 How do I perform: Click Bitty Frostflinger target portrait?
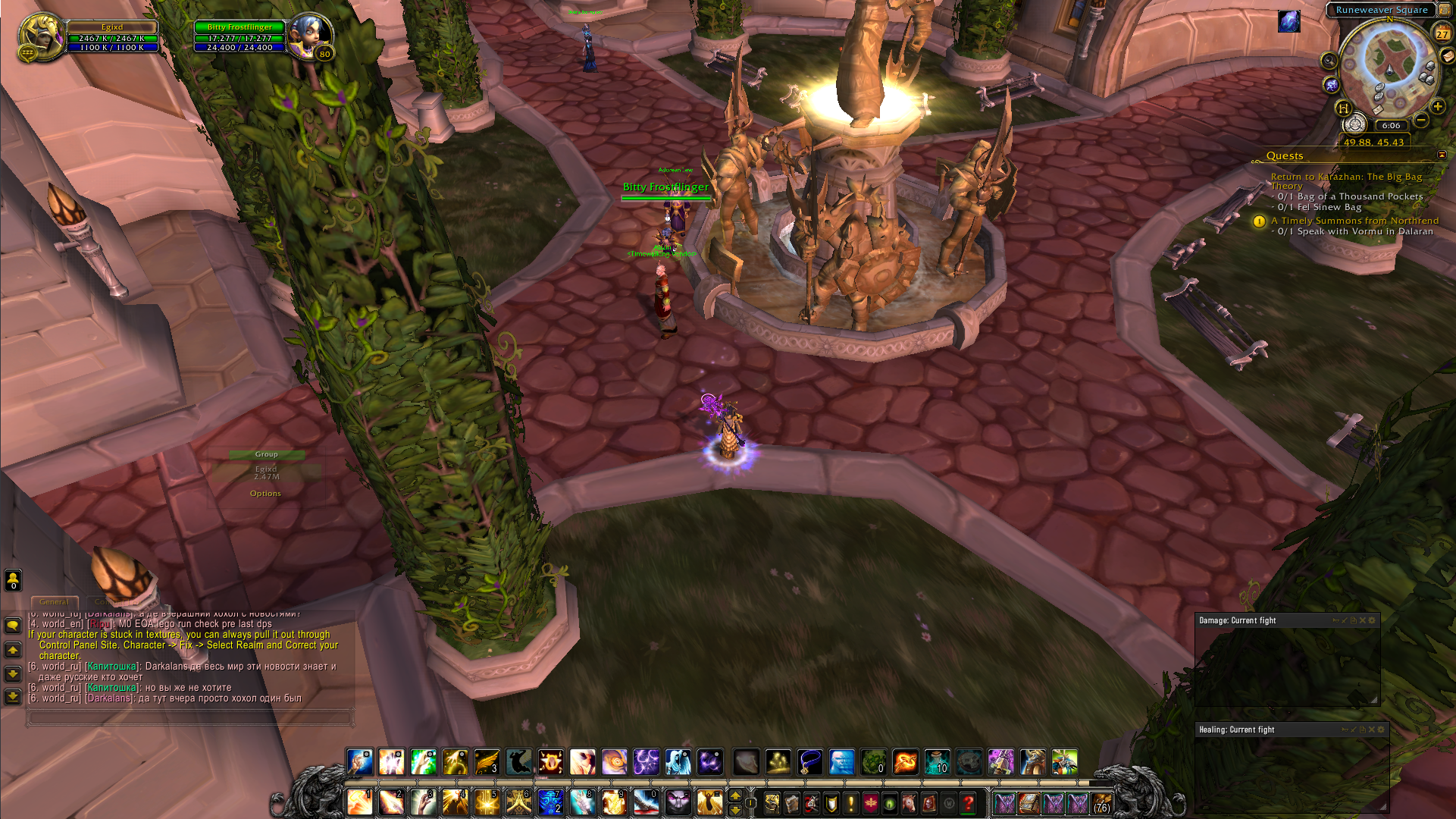pyautogui.click(x=310, y=35)
